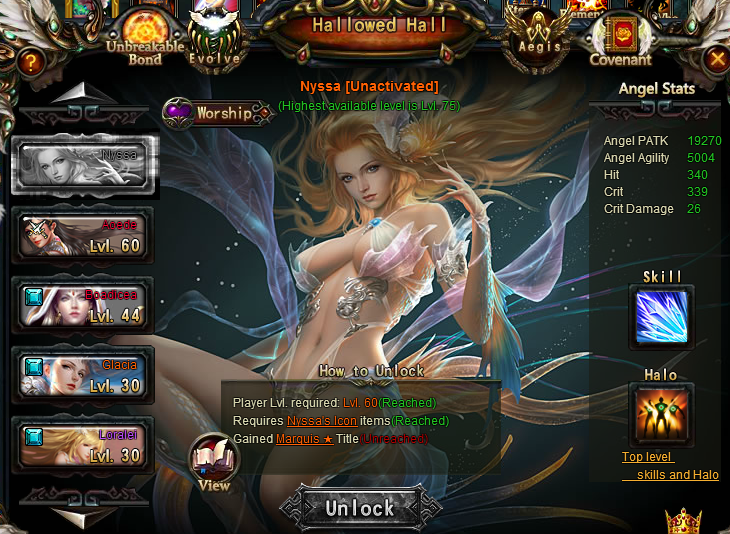Image resolution: width=730 pixels, height=534 pixels.
Task: Click the Marquis title link
Action: click(x=304, y=439)
